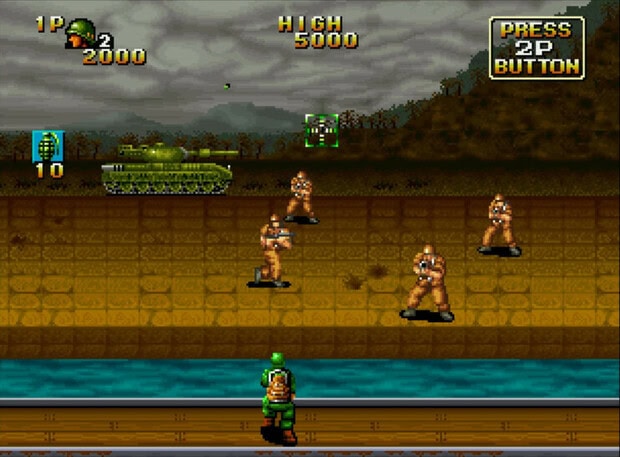Click the player one helmet lives icon

(80, 34)
